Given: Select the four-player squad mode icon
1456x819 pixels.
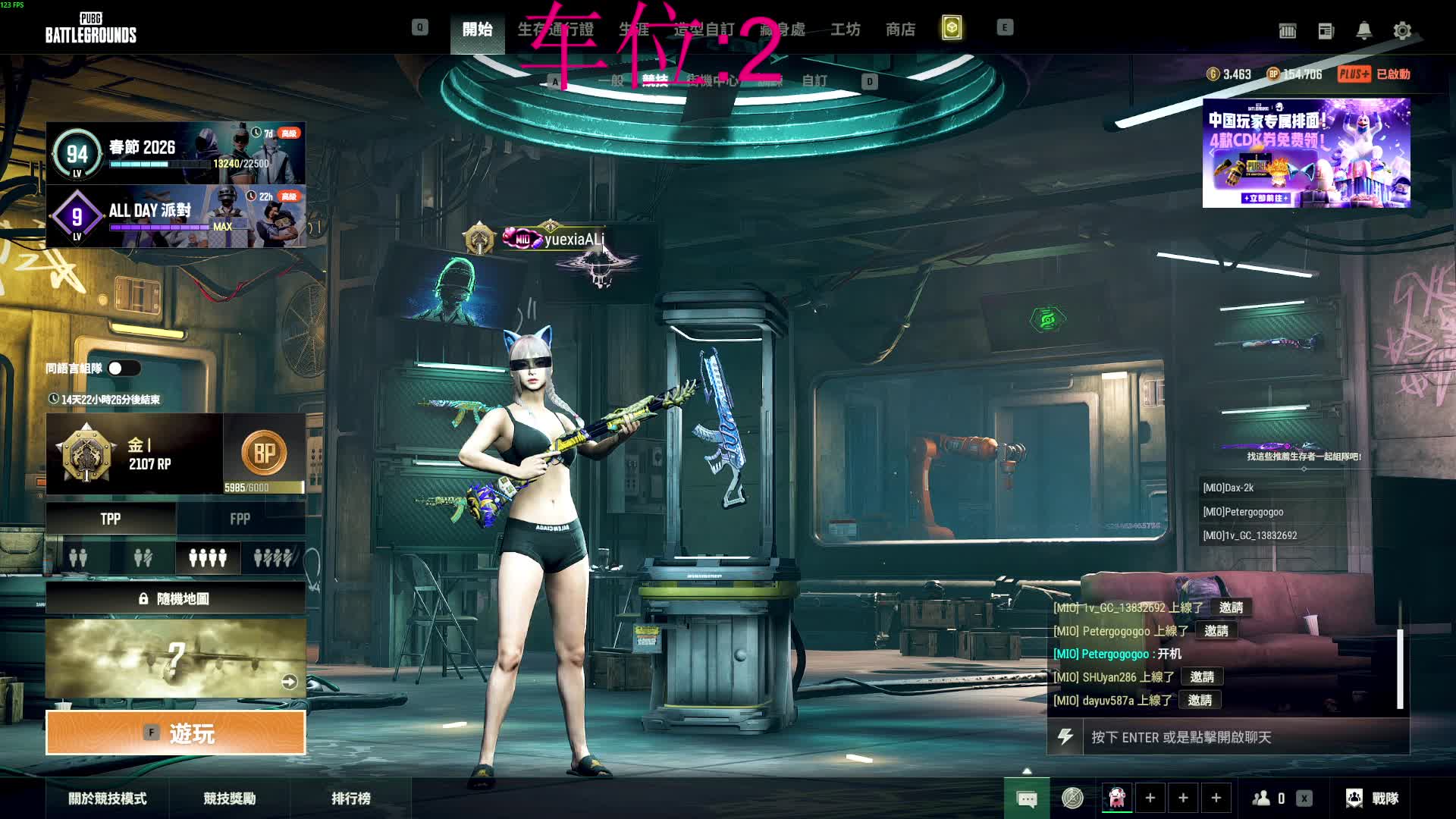Looking at the screenshot, I should coord(208,559).
